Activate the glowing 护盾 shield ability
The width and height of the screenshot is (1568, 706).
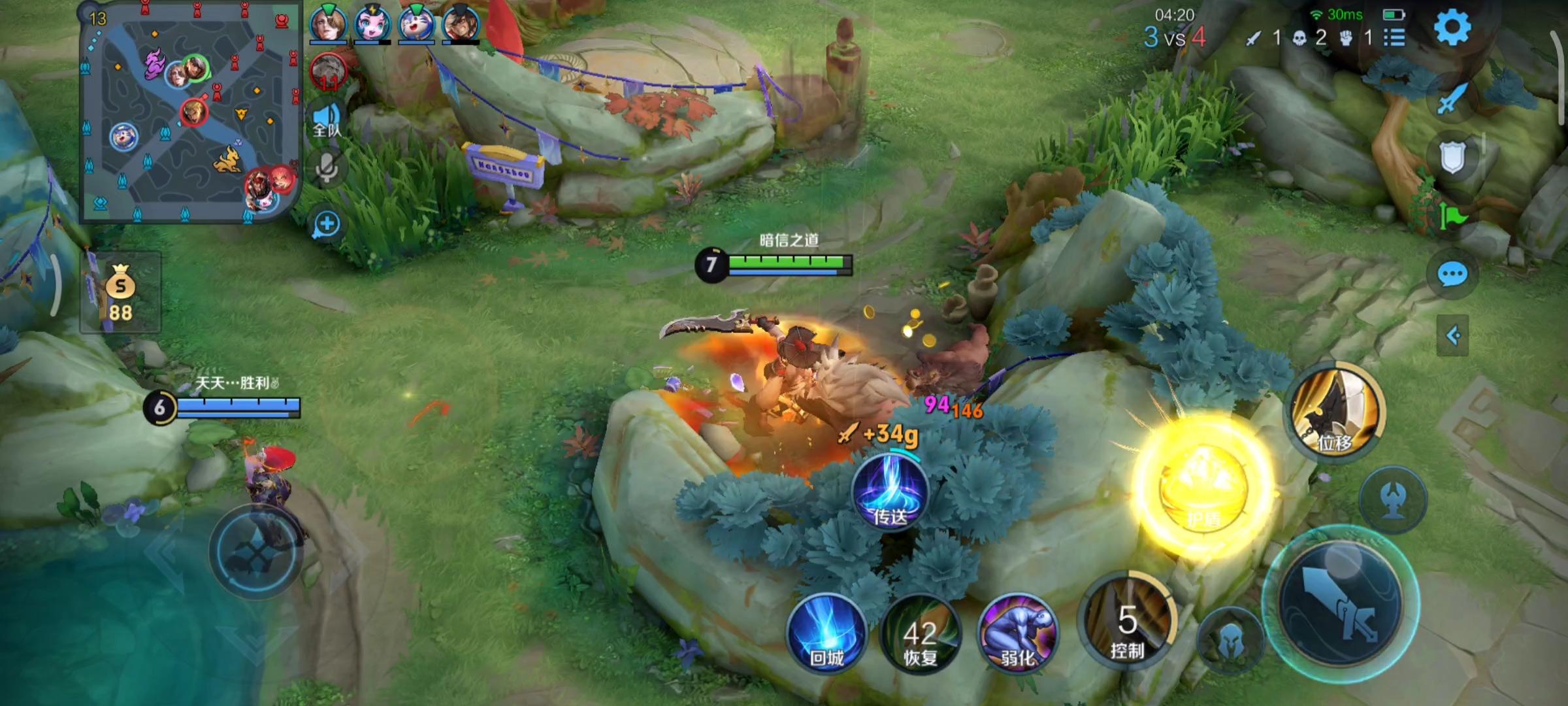(x=1203, y=487)
